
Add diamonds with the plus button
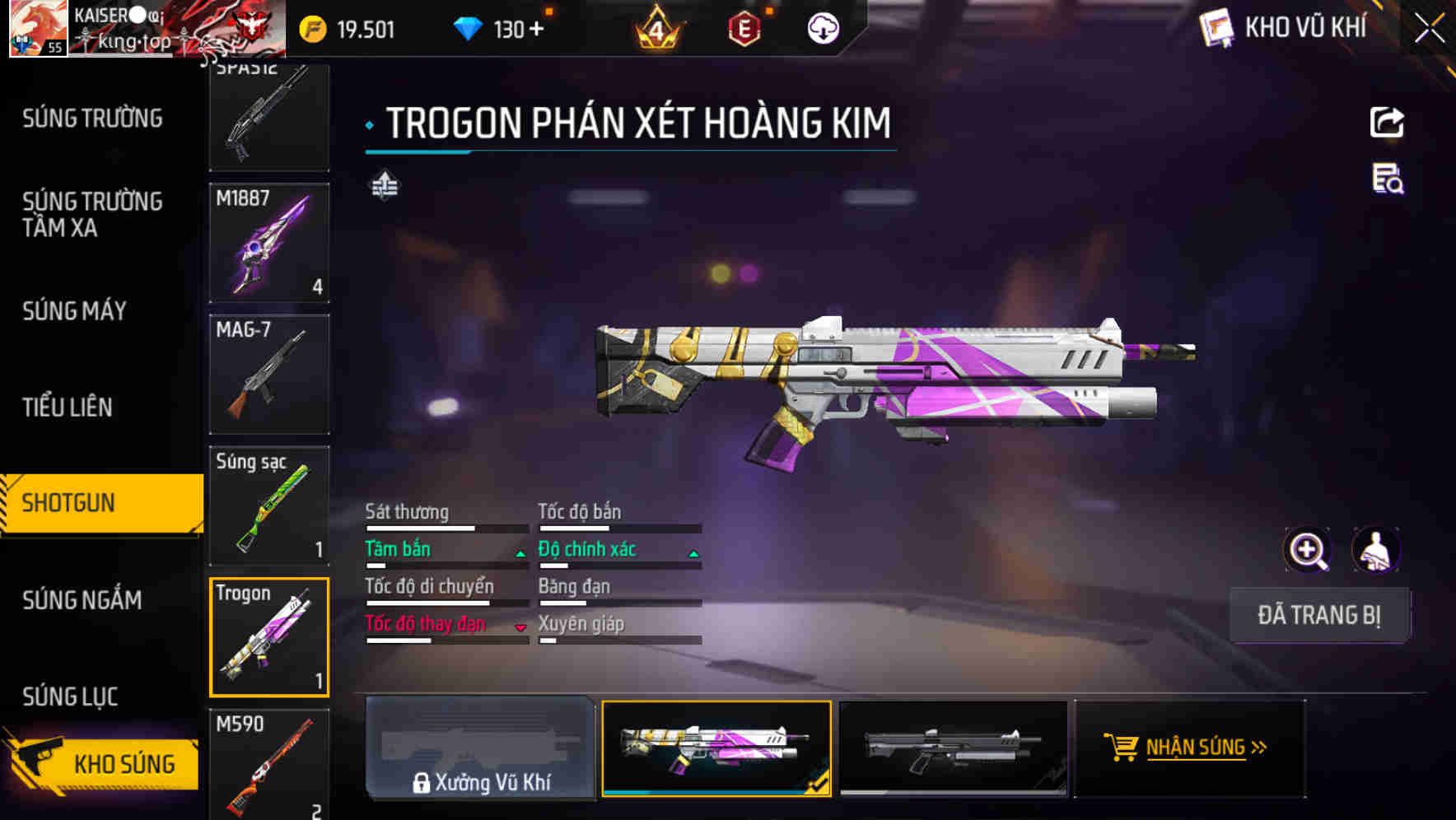click(x=537, y=30)
